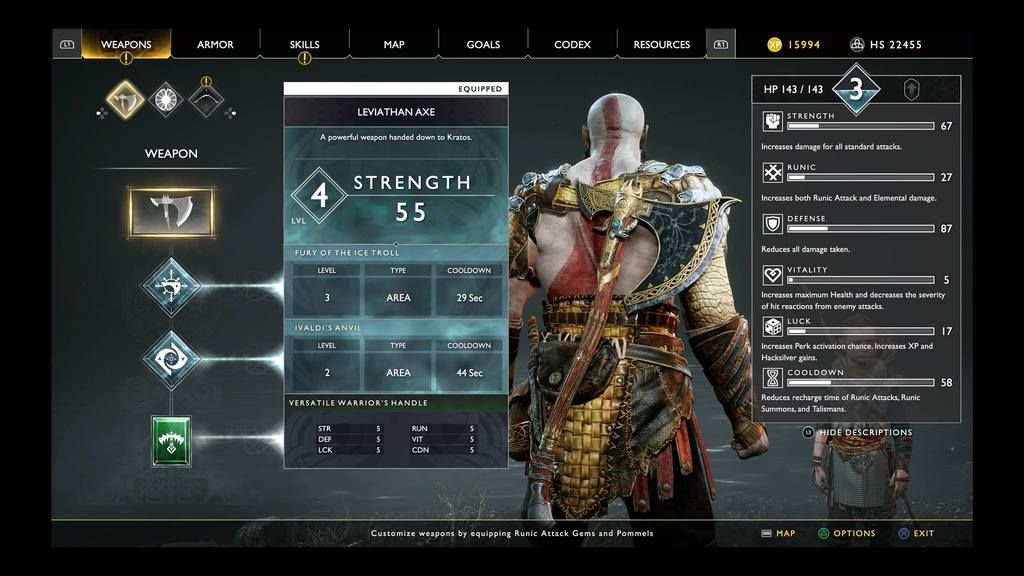1024x576 pixels.
Task: Select the Resources tab
Action: (x=661, y=44)
